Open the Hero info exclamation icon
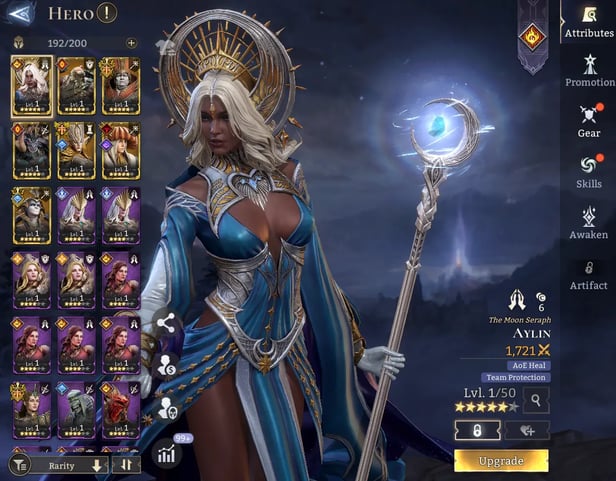 [107, 13]
